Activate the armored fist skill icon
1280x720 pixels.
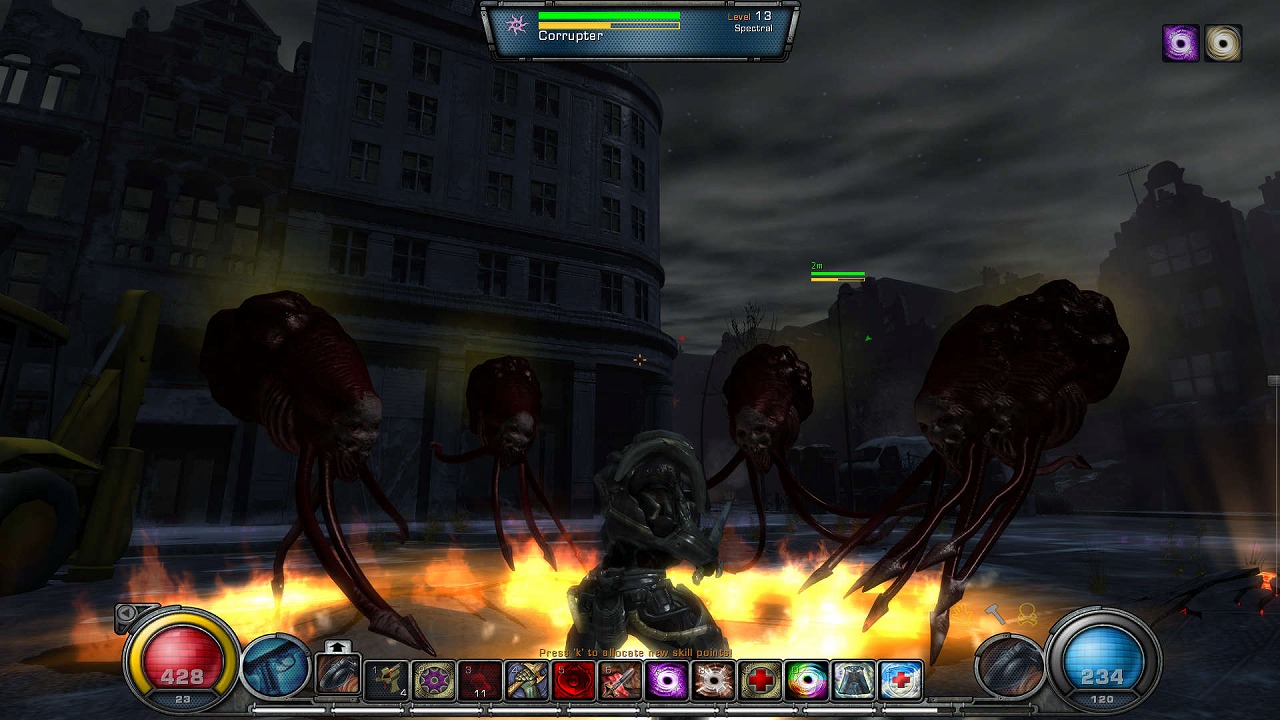point(527,681)
